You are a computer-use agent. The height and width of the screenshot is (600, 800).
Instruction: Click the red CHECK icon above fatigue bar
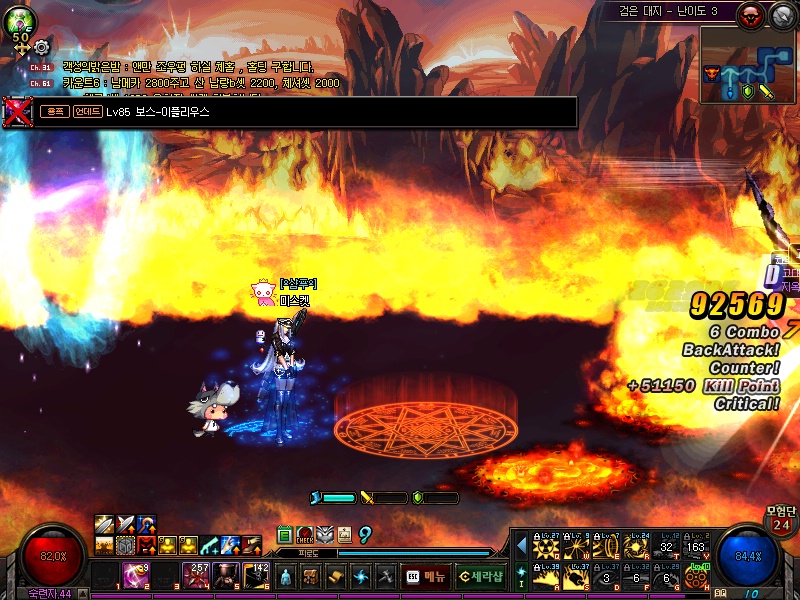click(306, 535)
